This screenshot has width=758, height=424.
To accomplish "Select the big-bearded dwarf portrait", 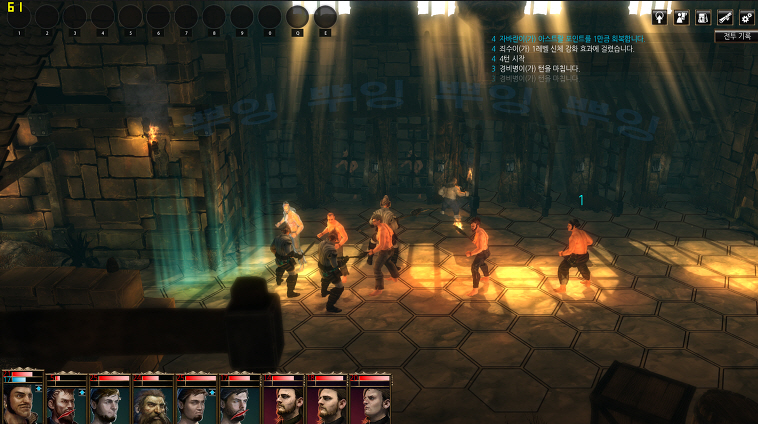I will (153, 402).
